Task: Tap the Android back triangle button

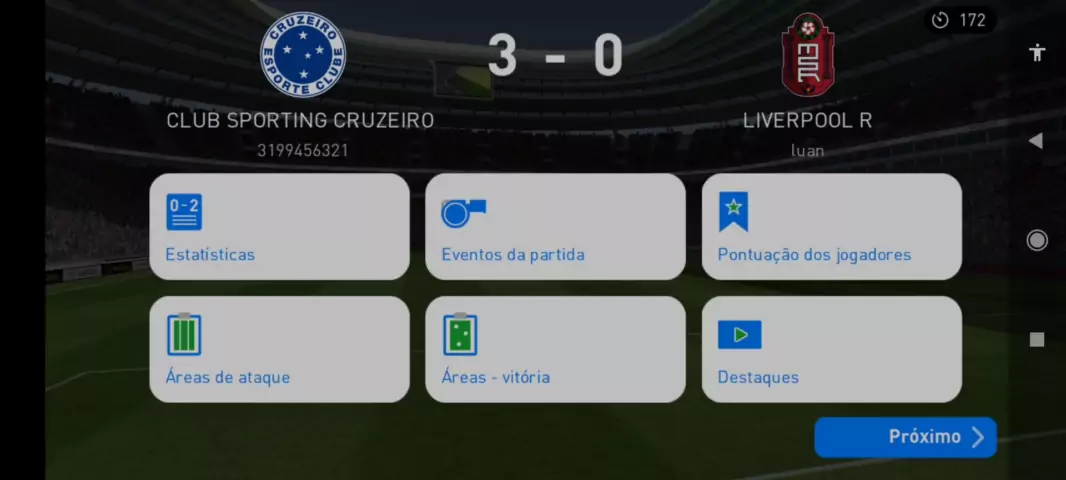Action: click(x=1036, y=141)
